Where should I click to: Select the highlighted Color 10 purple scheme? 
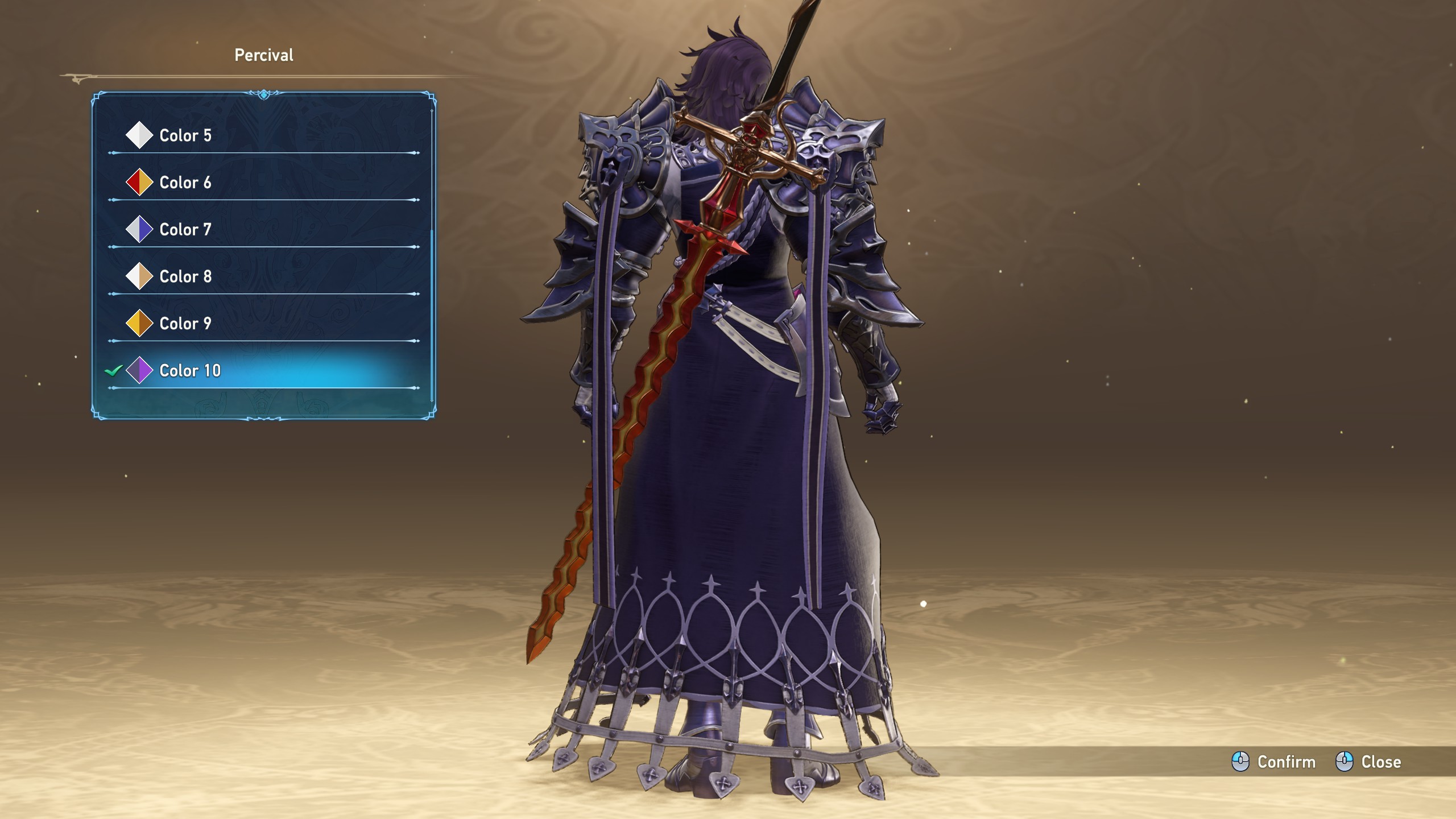190,371
